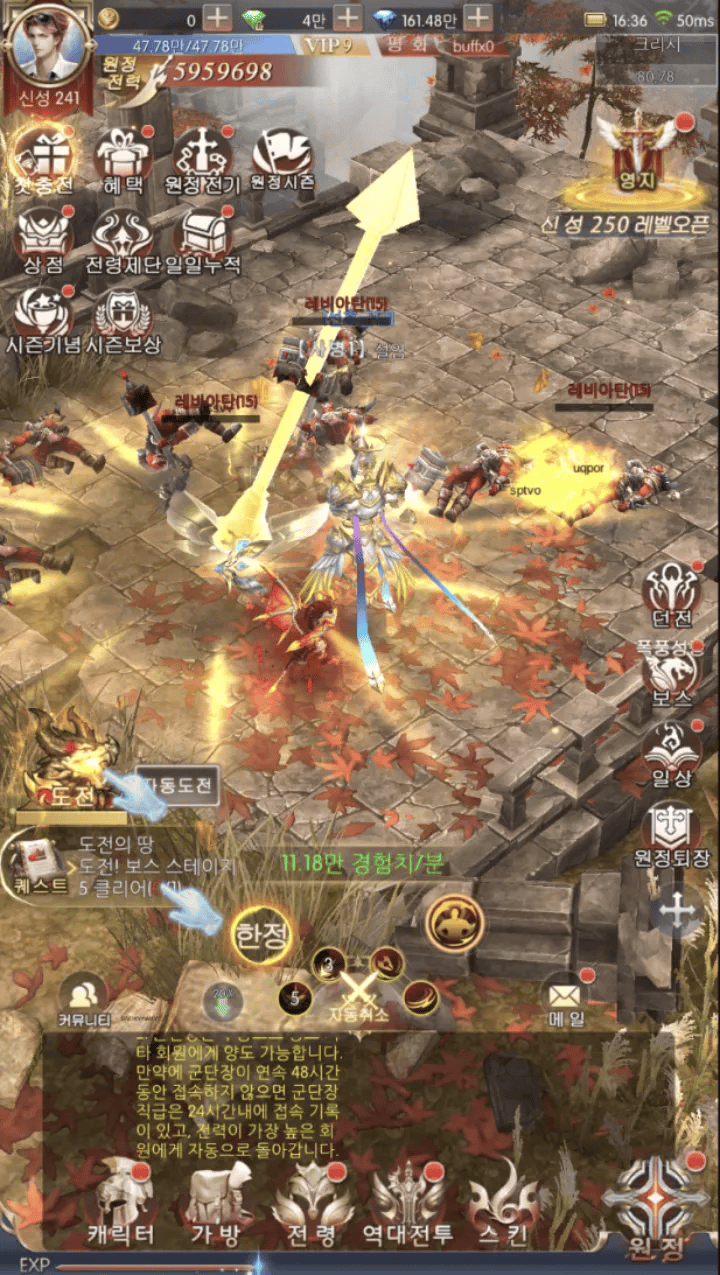Toggle the 자동취소 crossed swords auto-battle
The width and height of the screenshot is (720, 1275).
coord(355,995)
